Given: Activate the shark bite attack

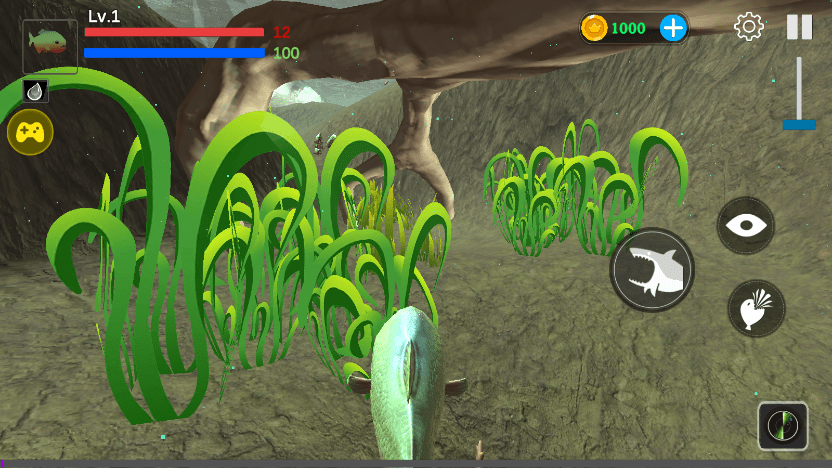Looking at the screenshot, I should (652, 270).
